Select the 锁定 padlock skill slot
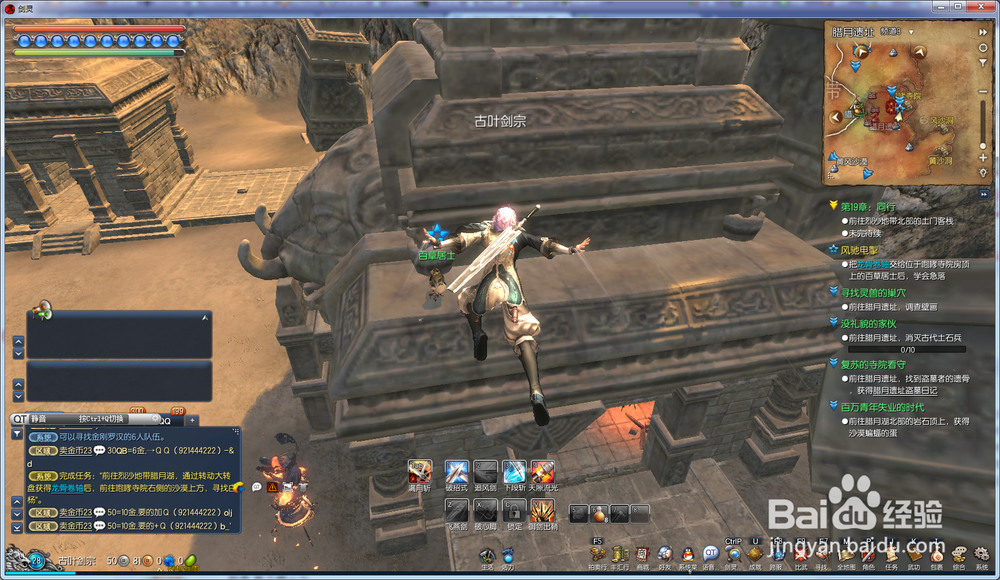1000x580 pixels. tap(514, 511)
